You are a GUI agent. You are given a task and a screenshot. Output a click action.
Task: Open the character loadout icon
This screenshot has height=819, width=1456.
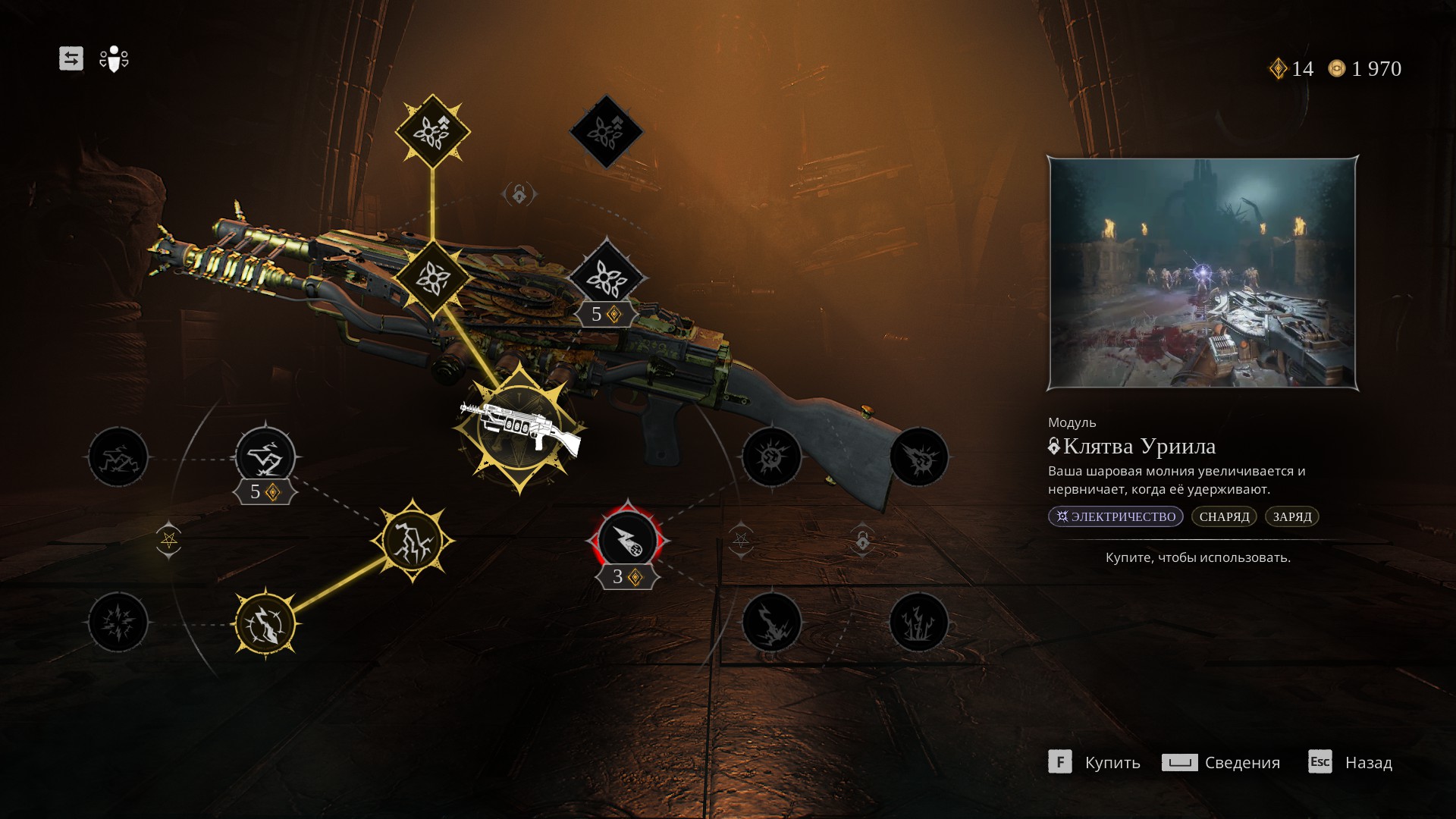tap(114, 58)
